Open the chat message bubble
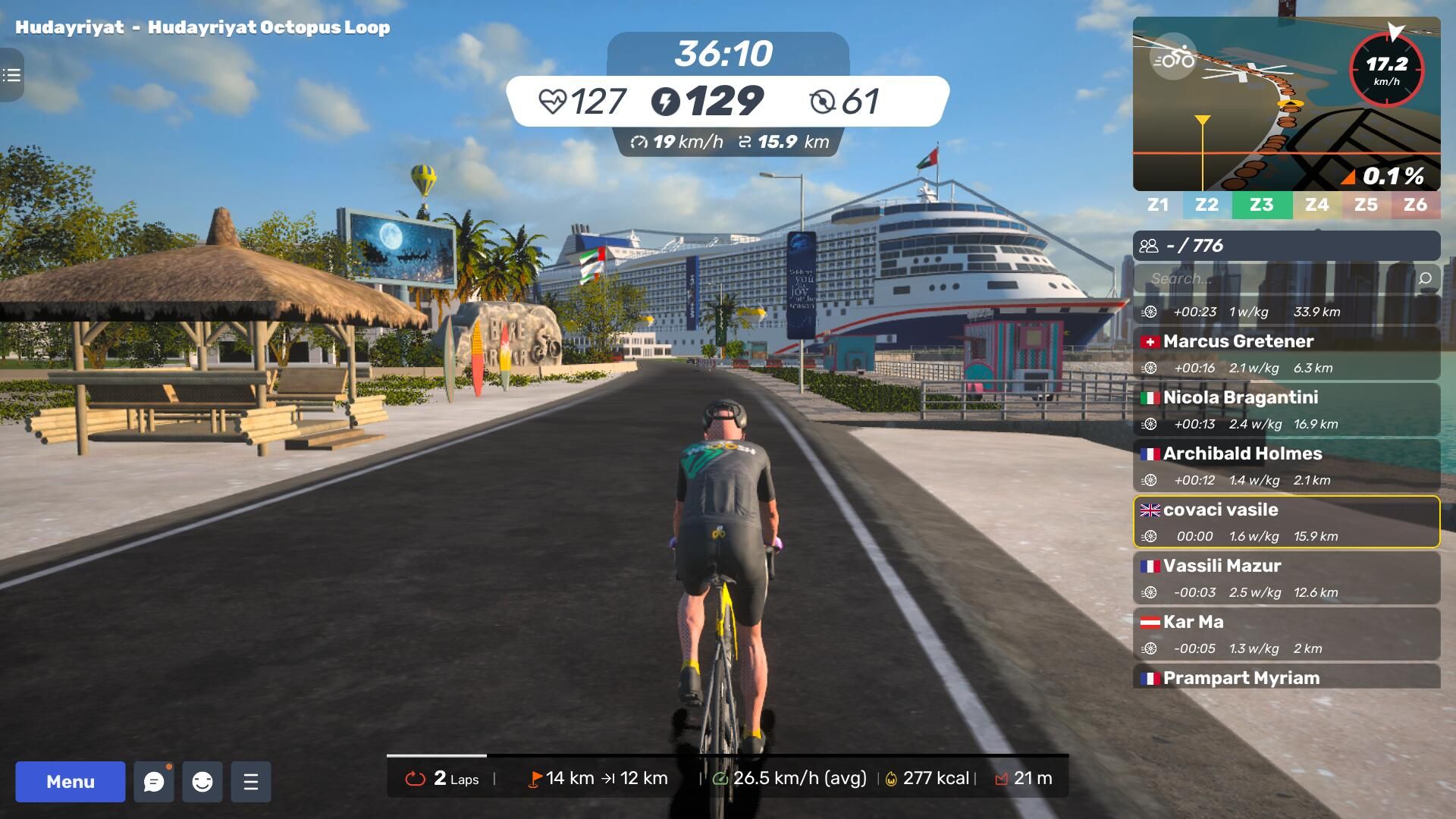This screenshot has width=1456, height=819. pos(154,782)
